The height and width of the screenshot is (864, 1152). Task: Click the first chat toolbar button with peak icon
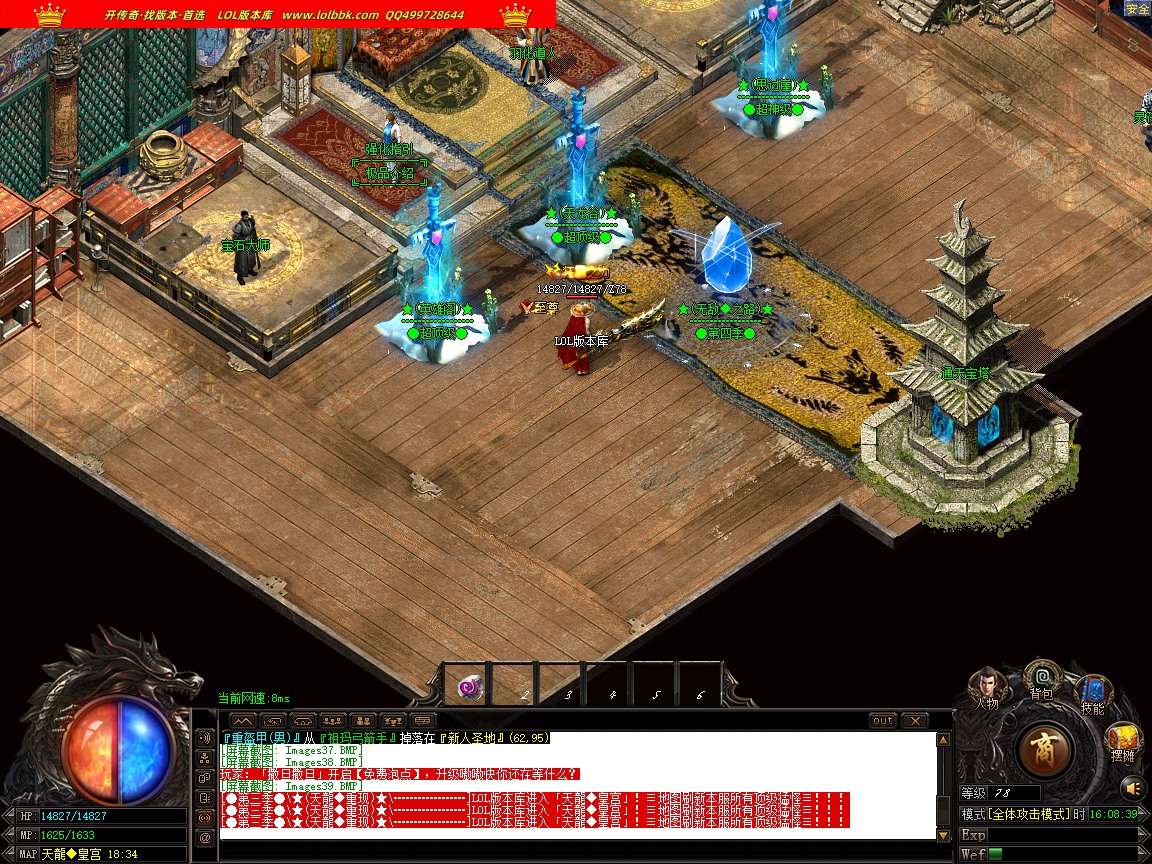coord(243,720)
